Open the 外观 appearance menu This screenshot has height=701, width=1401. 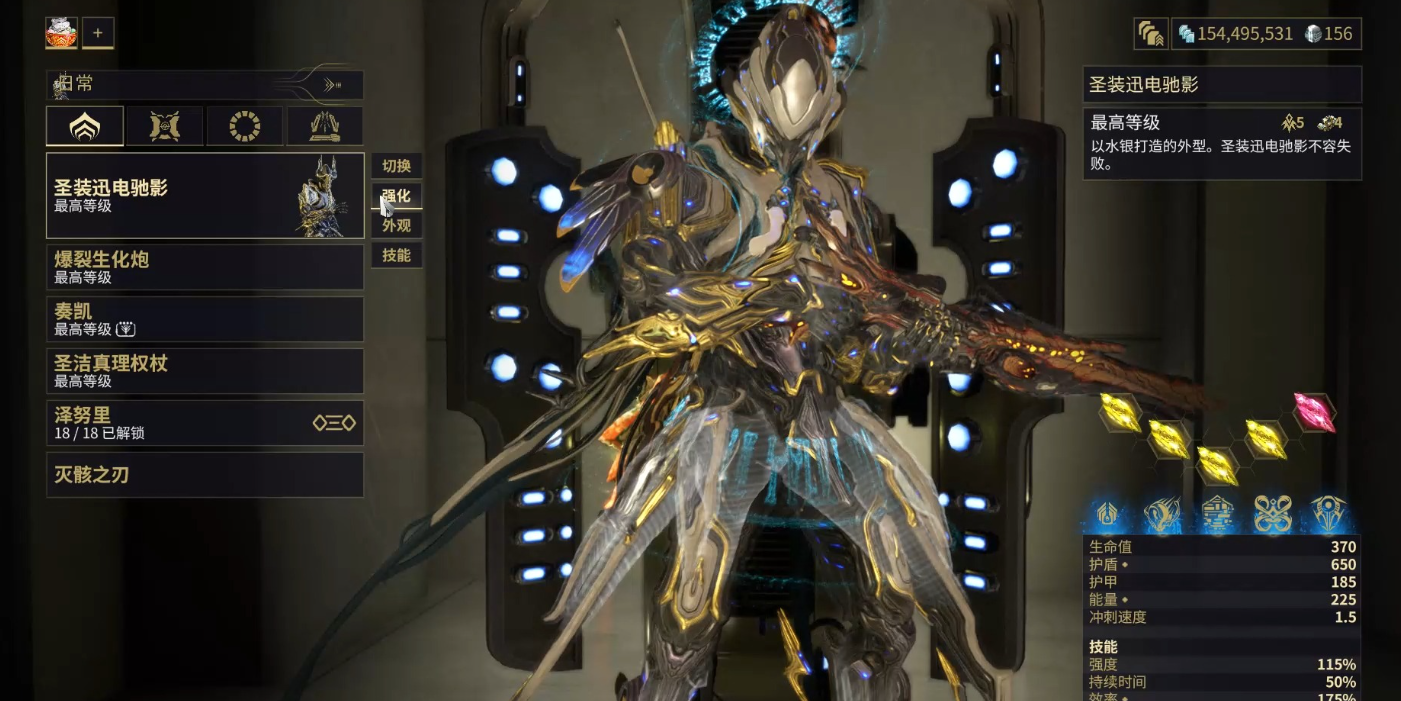point(397,225)
